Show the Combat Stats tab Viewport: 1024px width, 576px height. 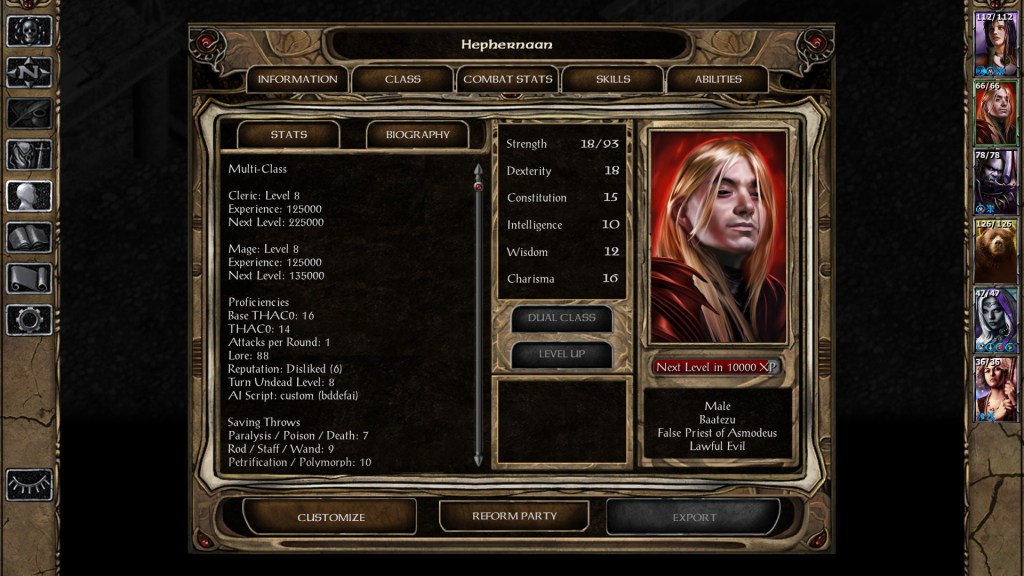click(508, 79)
